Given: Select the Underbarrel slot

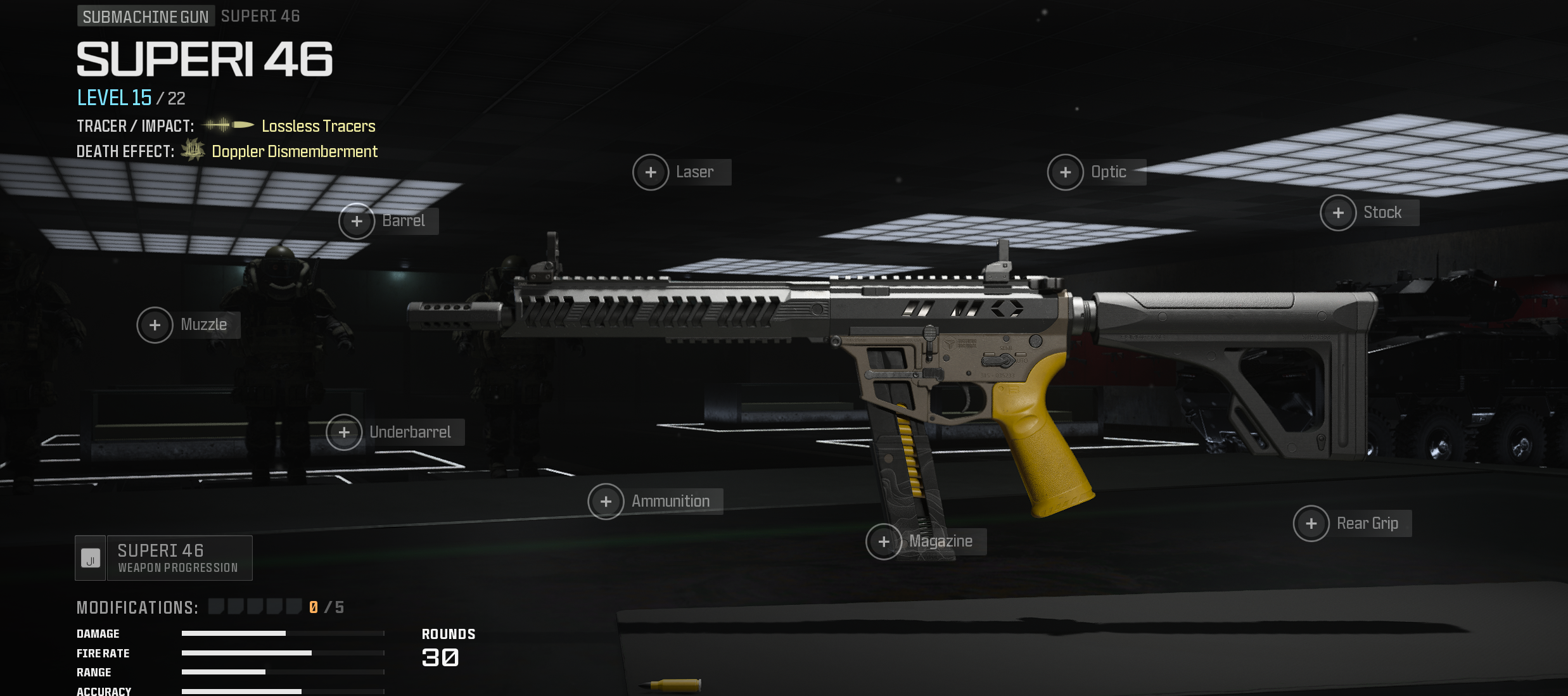Looking at the screenshot, I should pos(344,433).
